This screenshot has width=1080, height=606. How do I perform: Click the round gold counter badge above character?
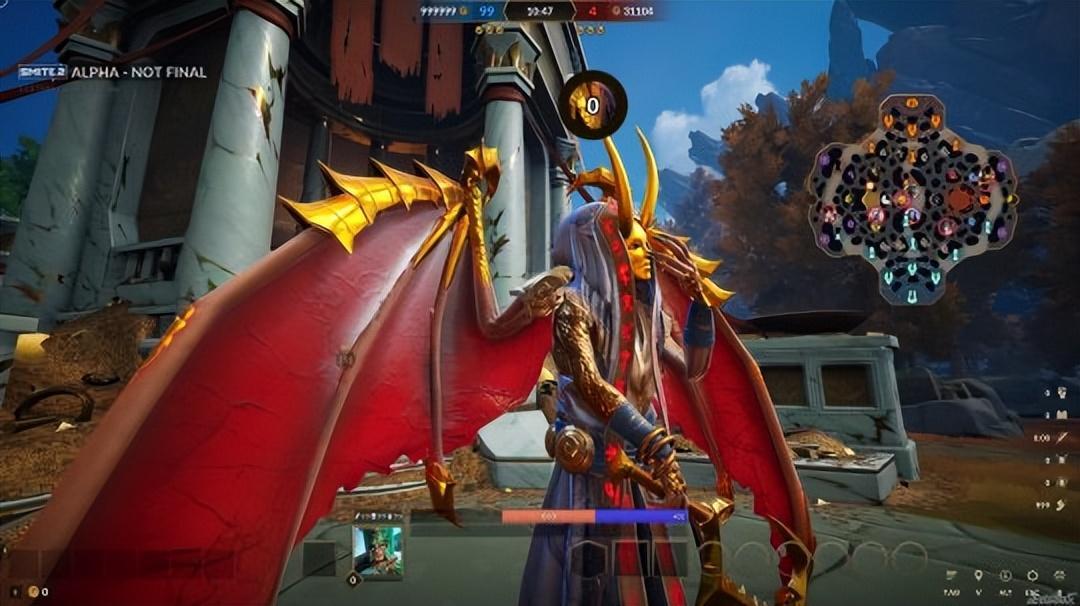[x=592, y=105]
